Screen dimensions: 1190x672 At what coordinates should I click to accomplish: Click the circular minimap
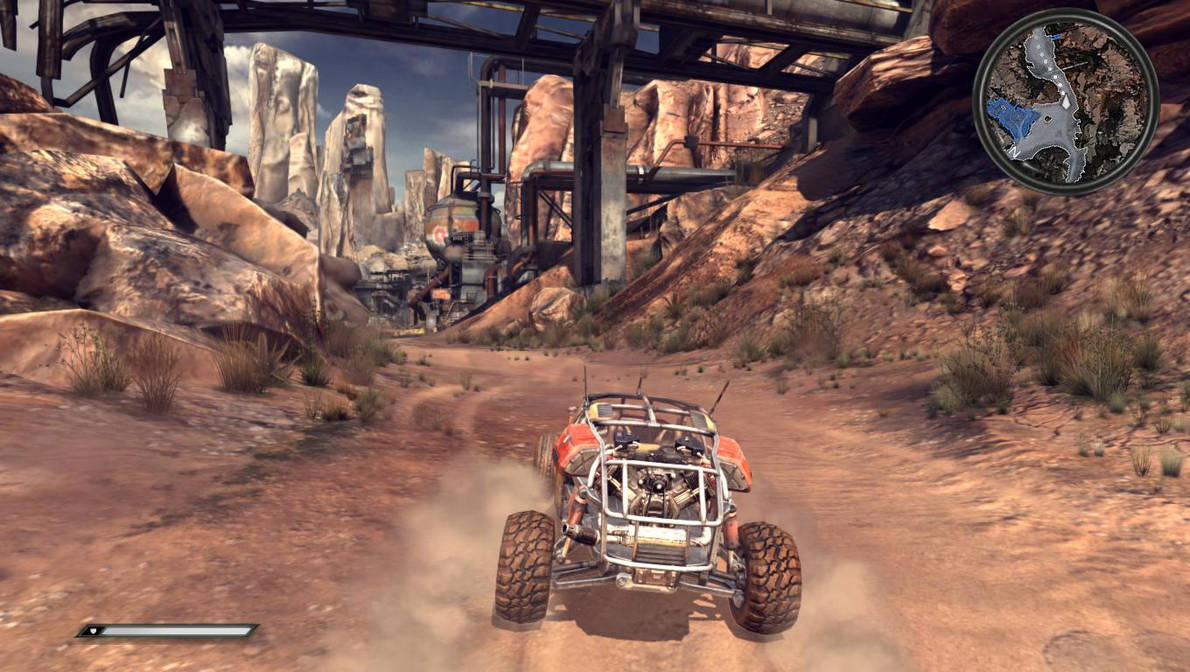coord(1066,101)
